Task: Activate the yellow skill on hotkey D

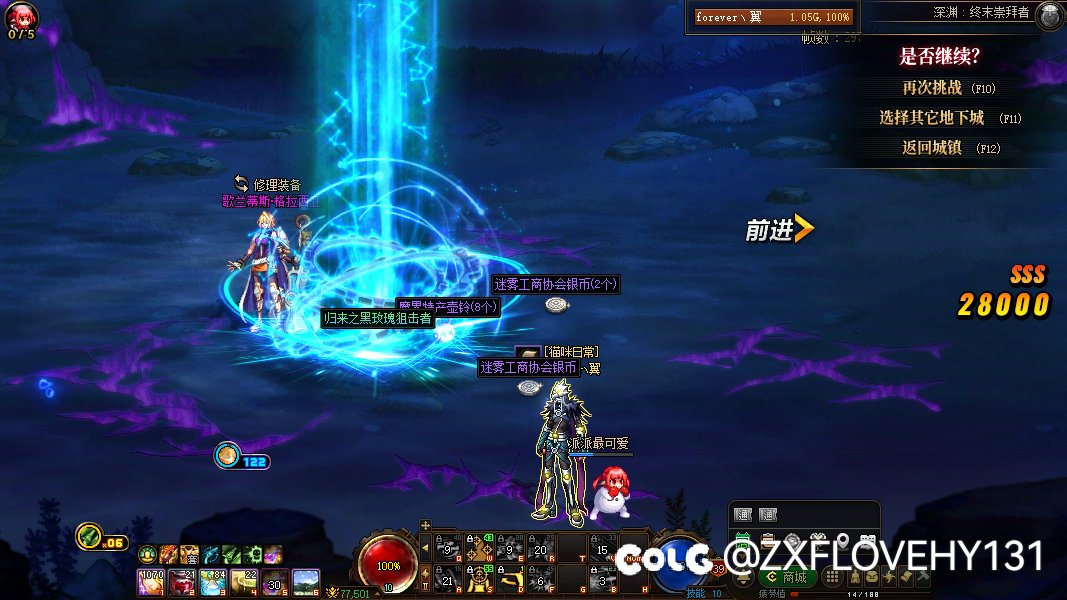Action: [511, 578]
